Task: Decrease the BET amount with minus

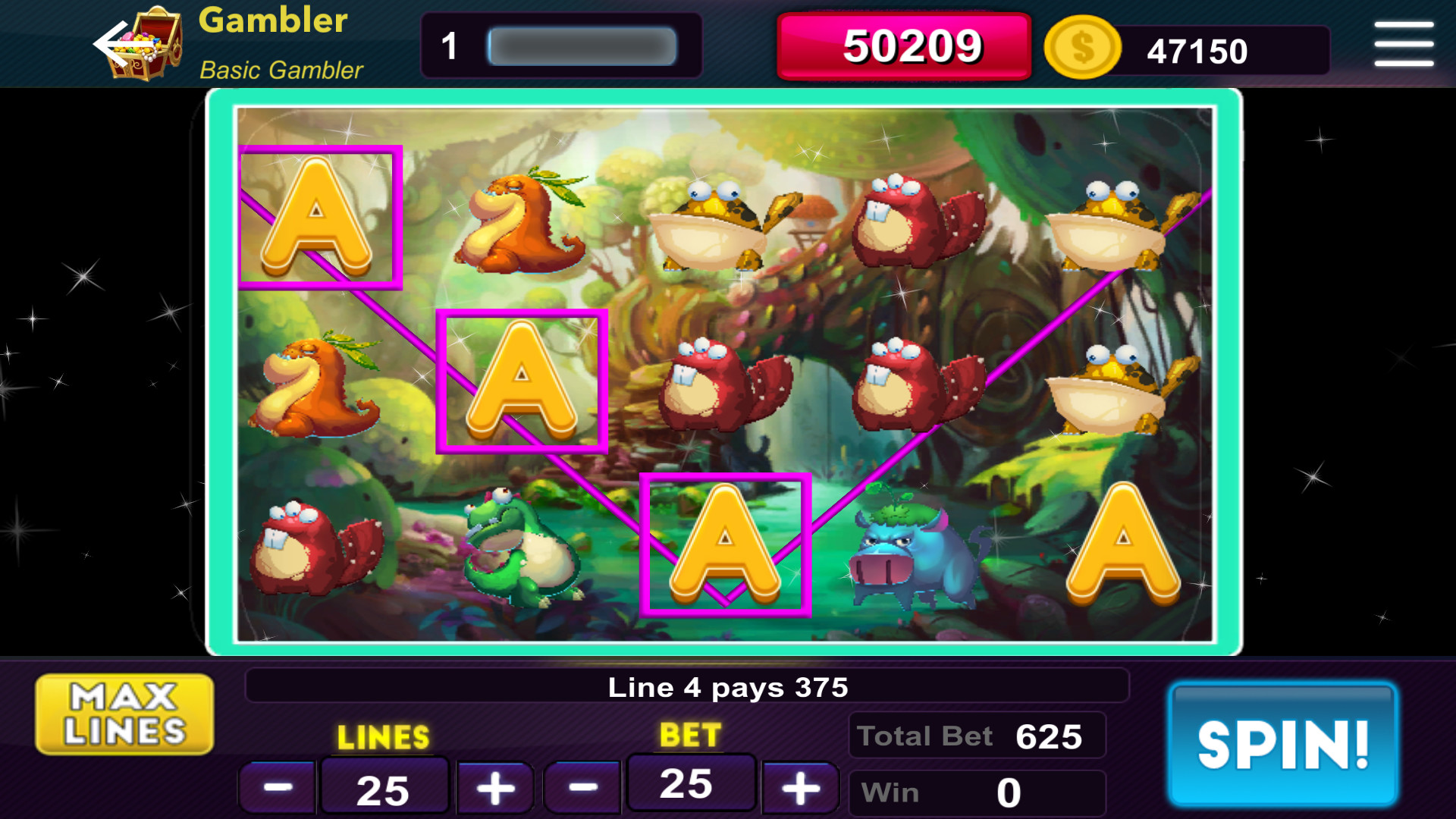Action: coord(581,786)
